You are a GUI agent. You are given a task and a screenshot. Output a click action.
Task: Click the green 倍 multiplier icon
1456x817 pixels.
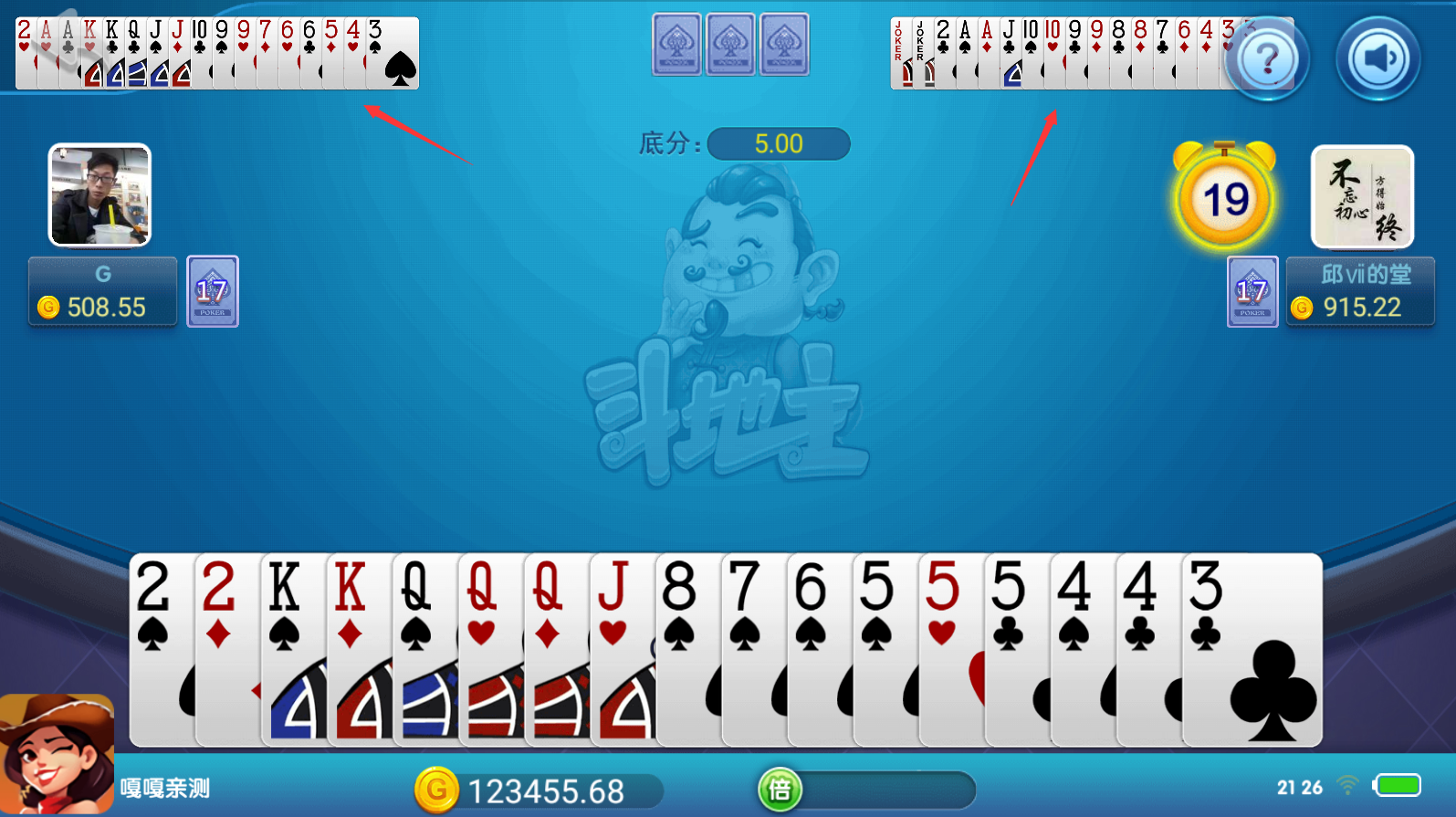pyautogui.click(x=780, y=790)
